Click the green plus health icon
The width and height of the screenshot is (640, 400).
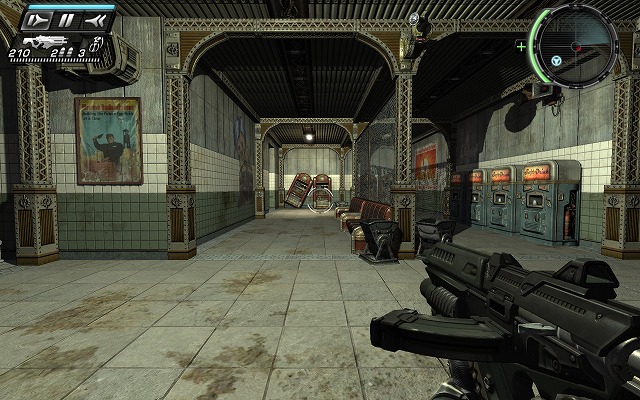pyautogui.click(x=521, y=46)
